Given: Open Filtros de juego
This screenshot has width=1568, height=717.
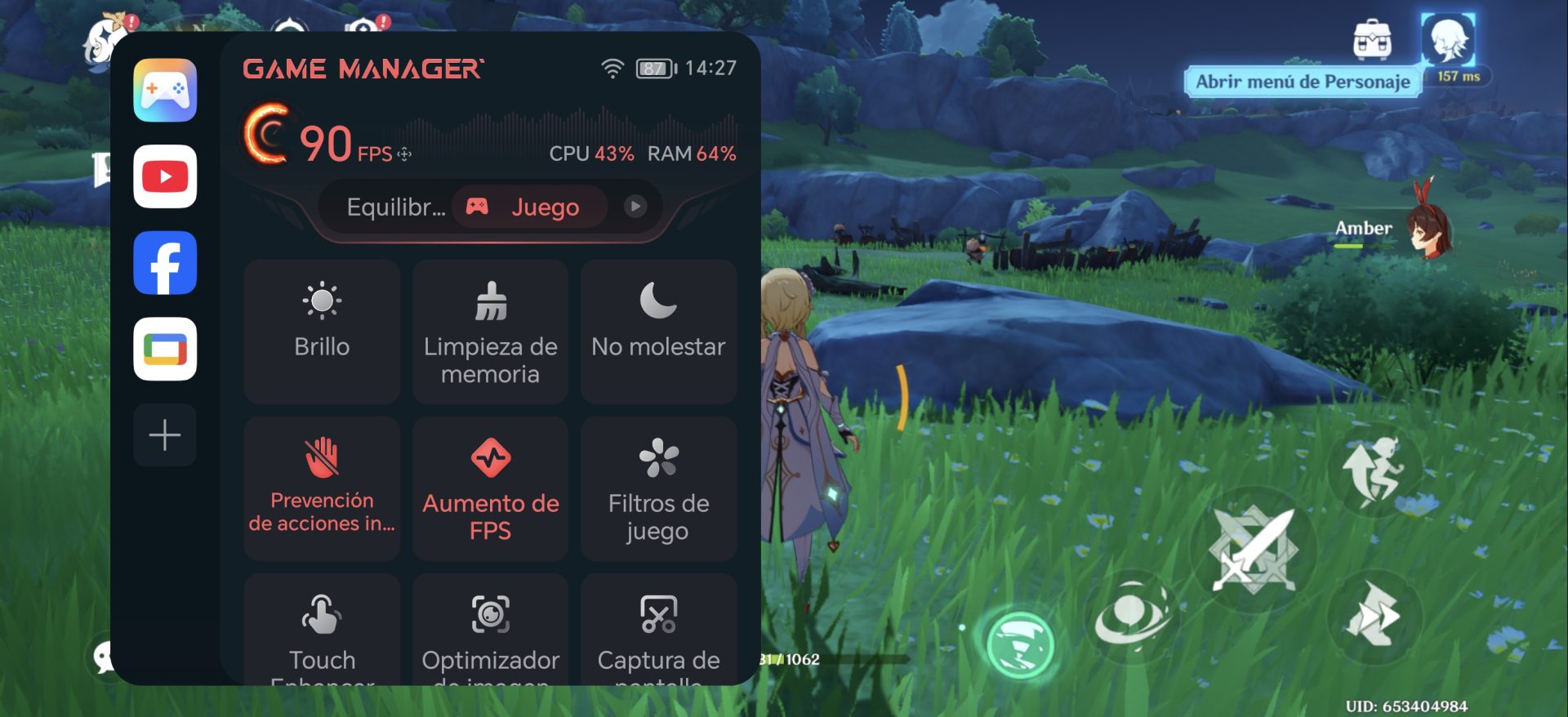Looking at the screenshot, I should [x=658, y=488].
